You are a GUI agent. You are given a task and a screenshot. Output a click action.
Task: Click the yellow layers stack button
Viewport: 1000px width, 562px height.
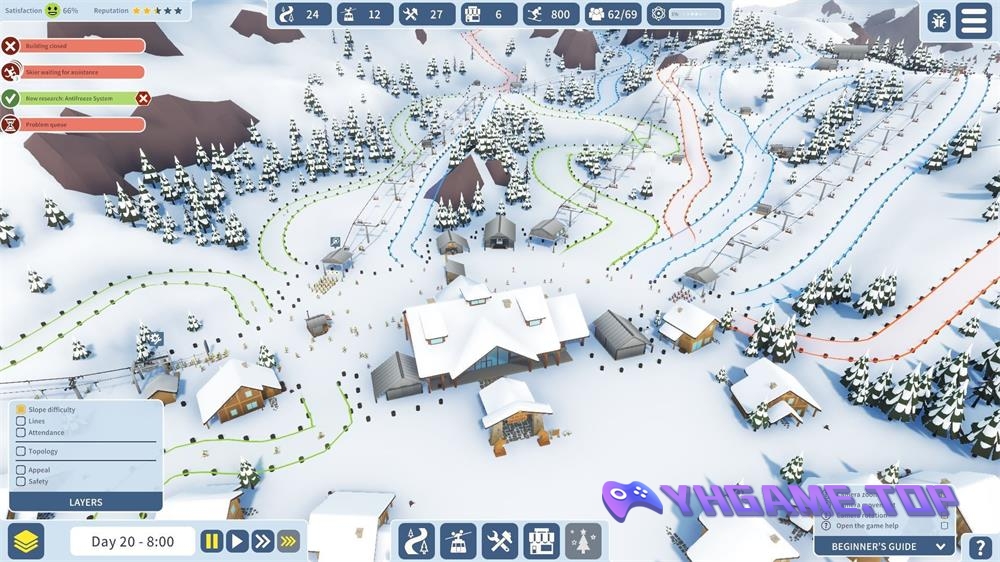click(x=26, y=541)
